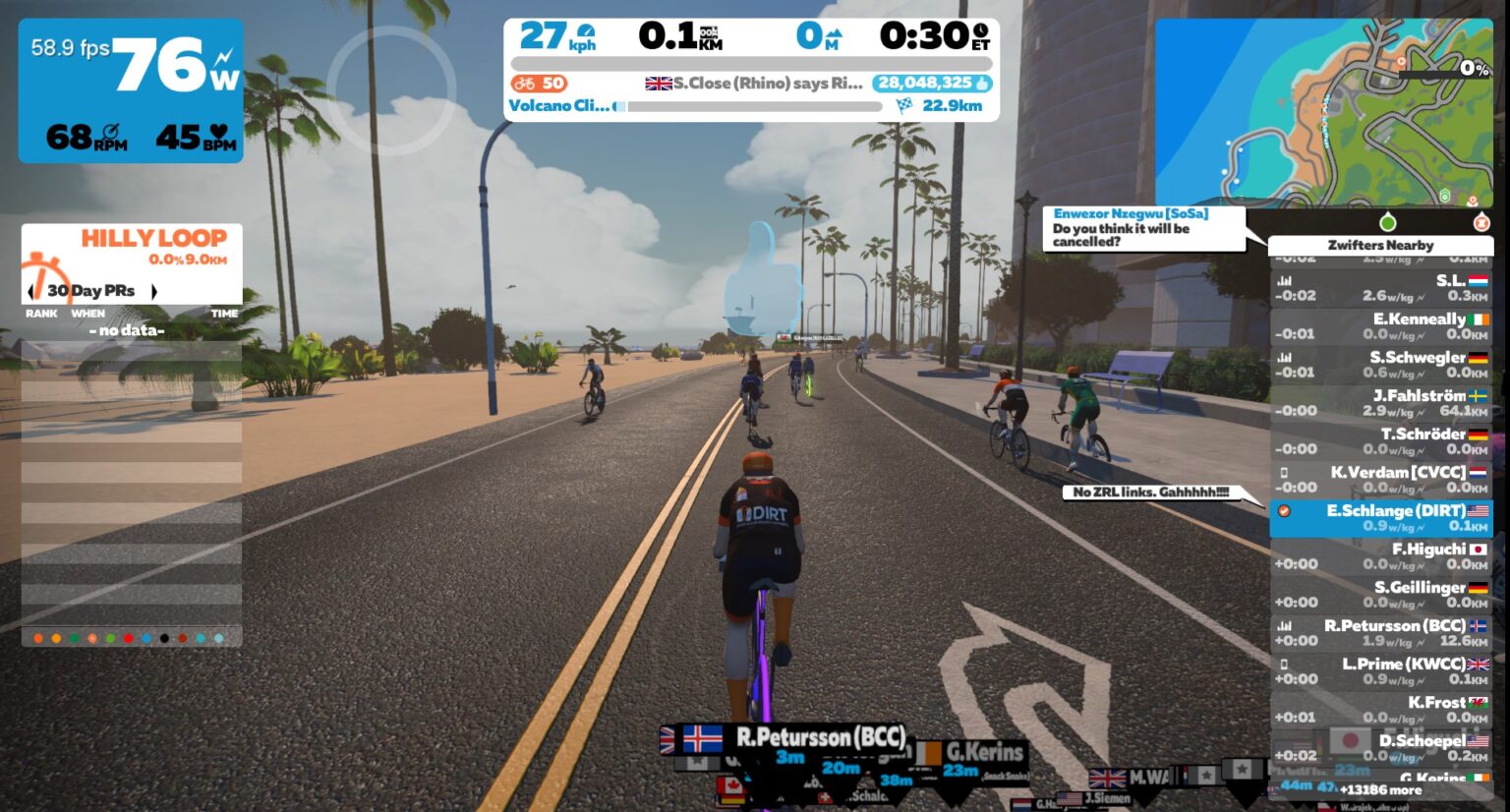Viewport: 1510px width, 812px height.
Task: Click the phone icon next to L.Prime (KWCC)
Action: pos(1285,665)
